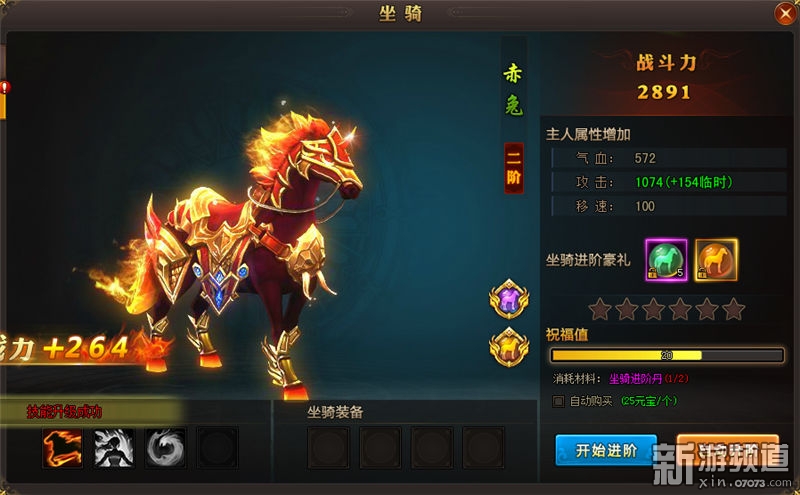Screen dimensions: 800x495
Task: Click the blue 开始进阶 button
Action: (x=605, y=449)
